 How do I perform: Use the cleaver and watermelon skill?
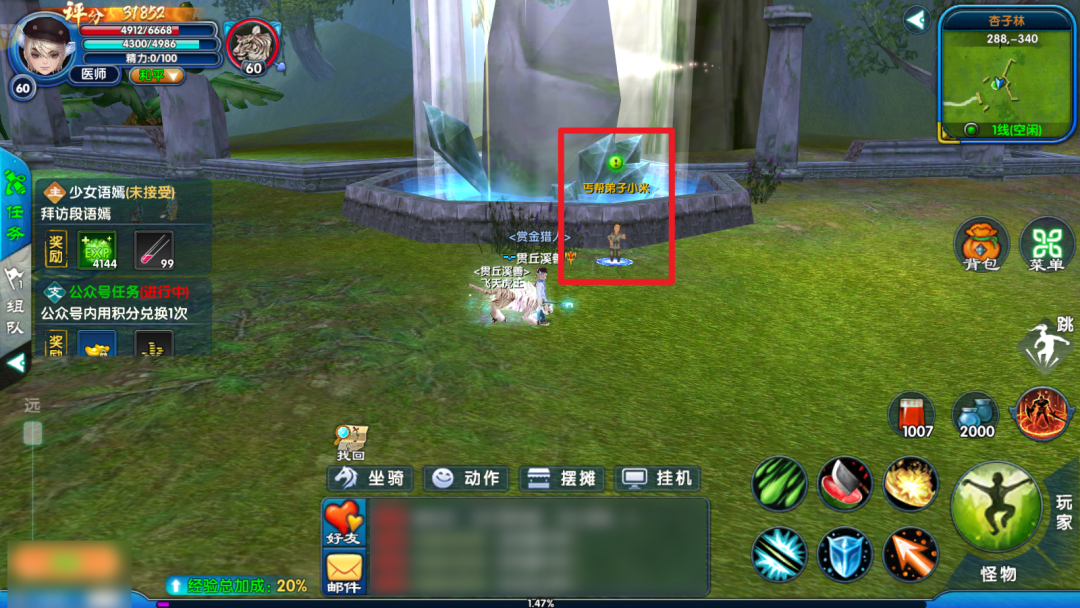coord(845,485)
